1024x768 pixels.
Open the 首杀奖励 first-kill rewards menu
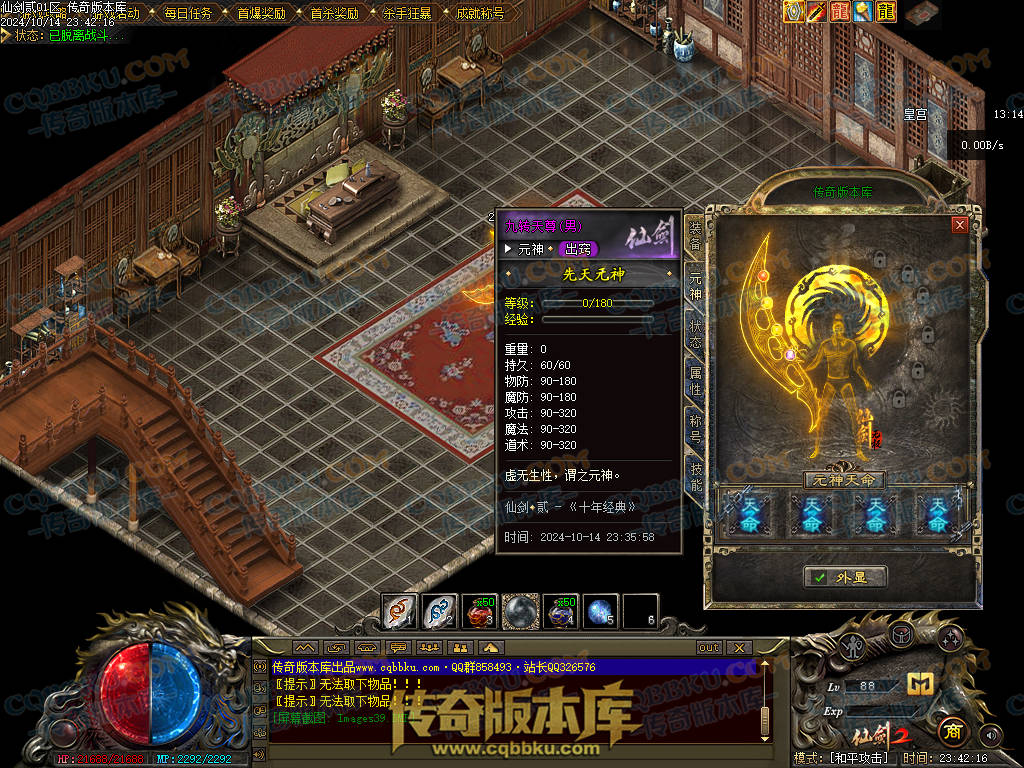coord(334,14)
